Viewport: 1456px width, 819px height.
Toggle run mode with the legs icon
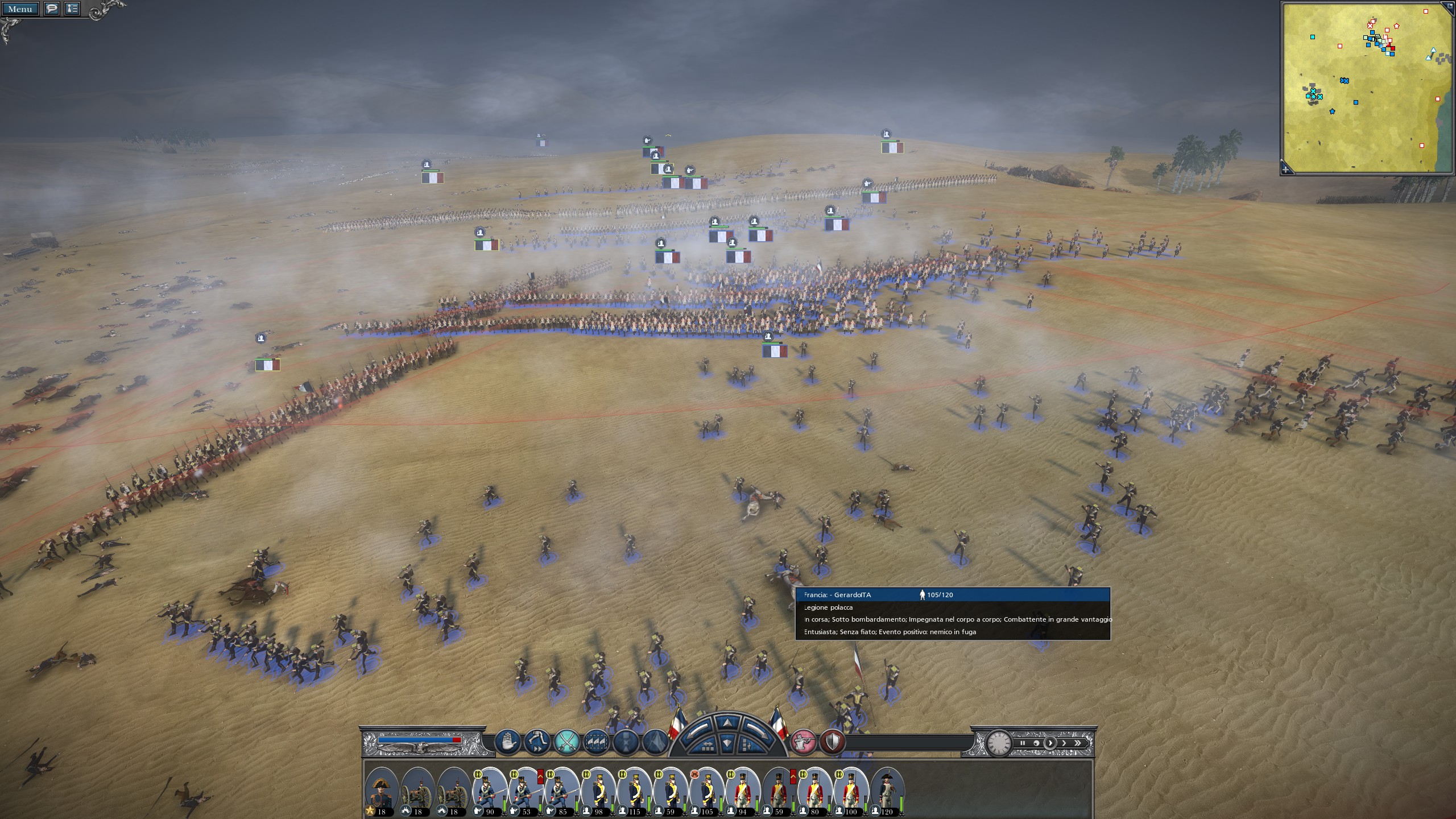537,741
